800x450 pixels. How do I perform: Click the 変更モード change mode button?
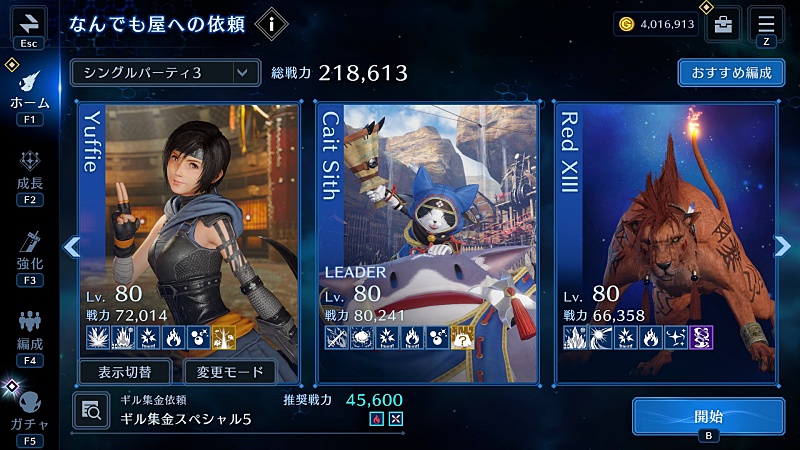tap(230, 373)
